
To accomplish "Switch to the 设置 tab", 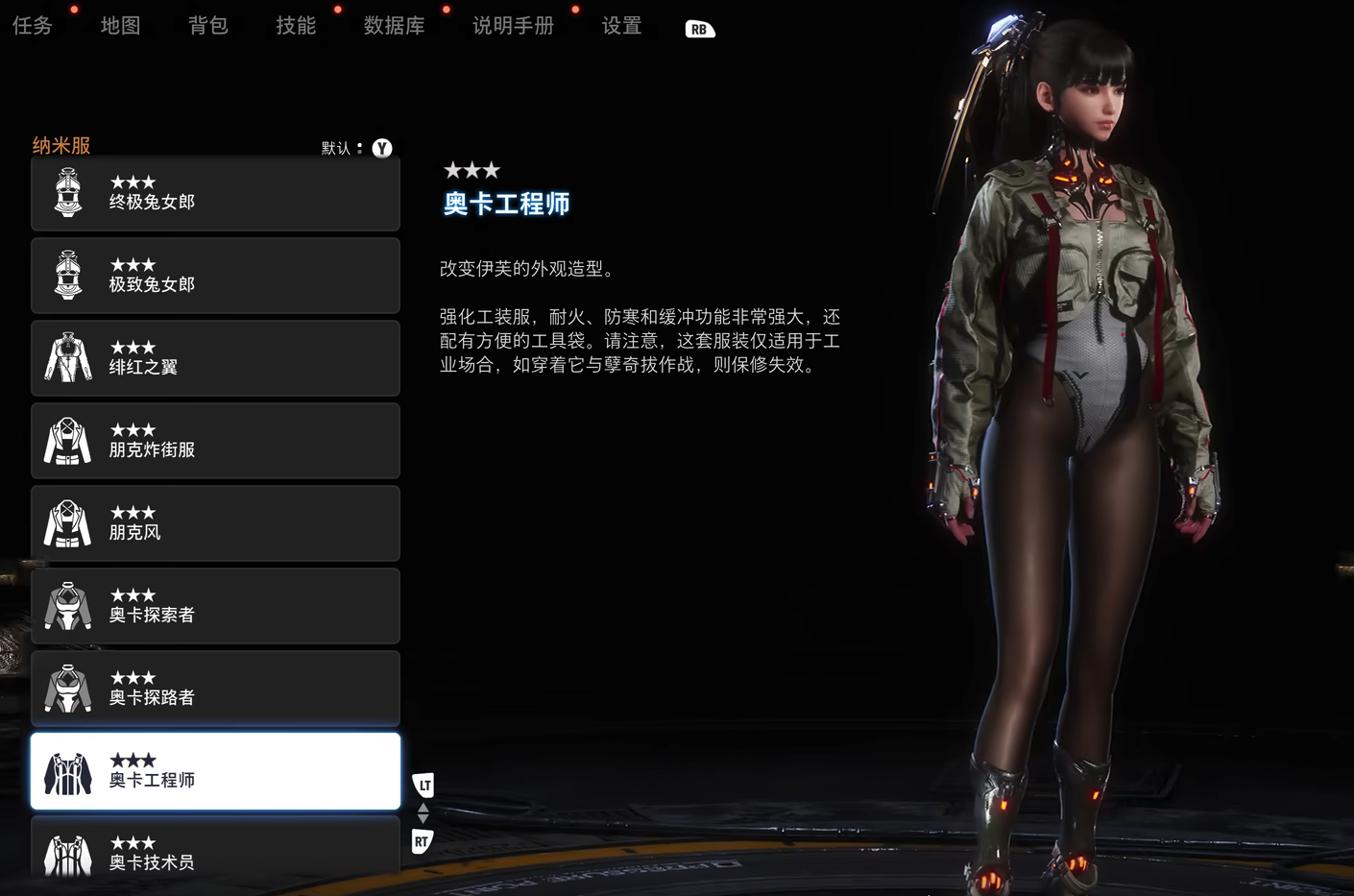I will (621, 26).
